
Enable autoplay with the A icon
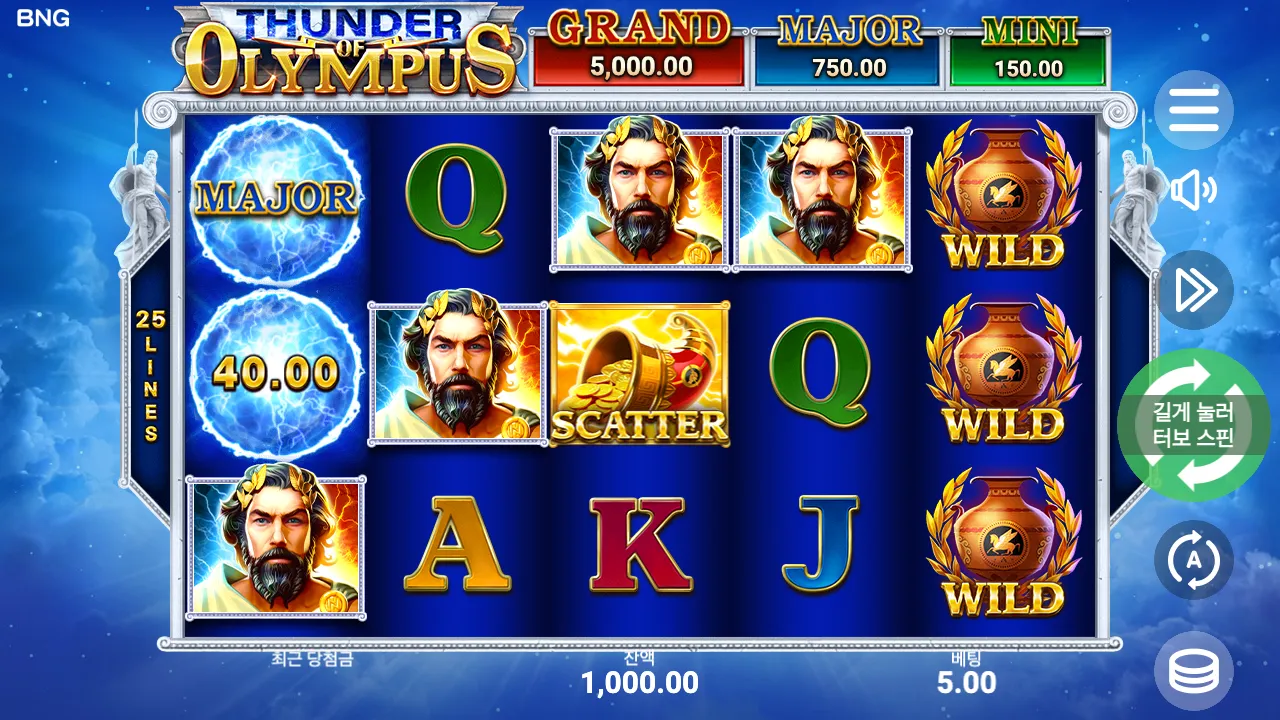pos(1193,560)
